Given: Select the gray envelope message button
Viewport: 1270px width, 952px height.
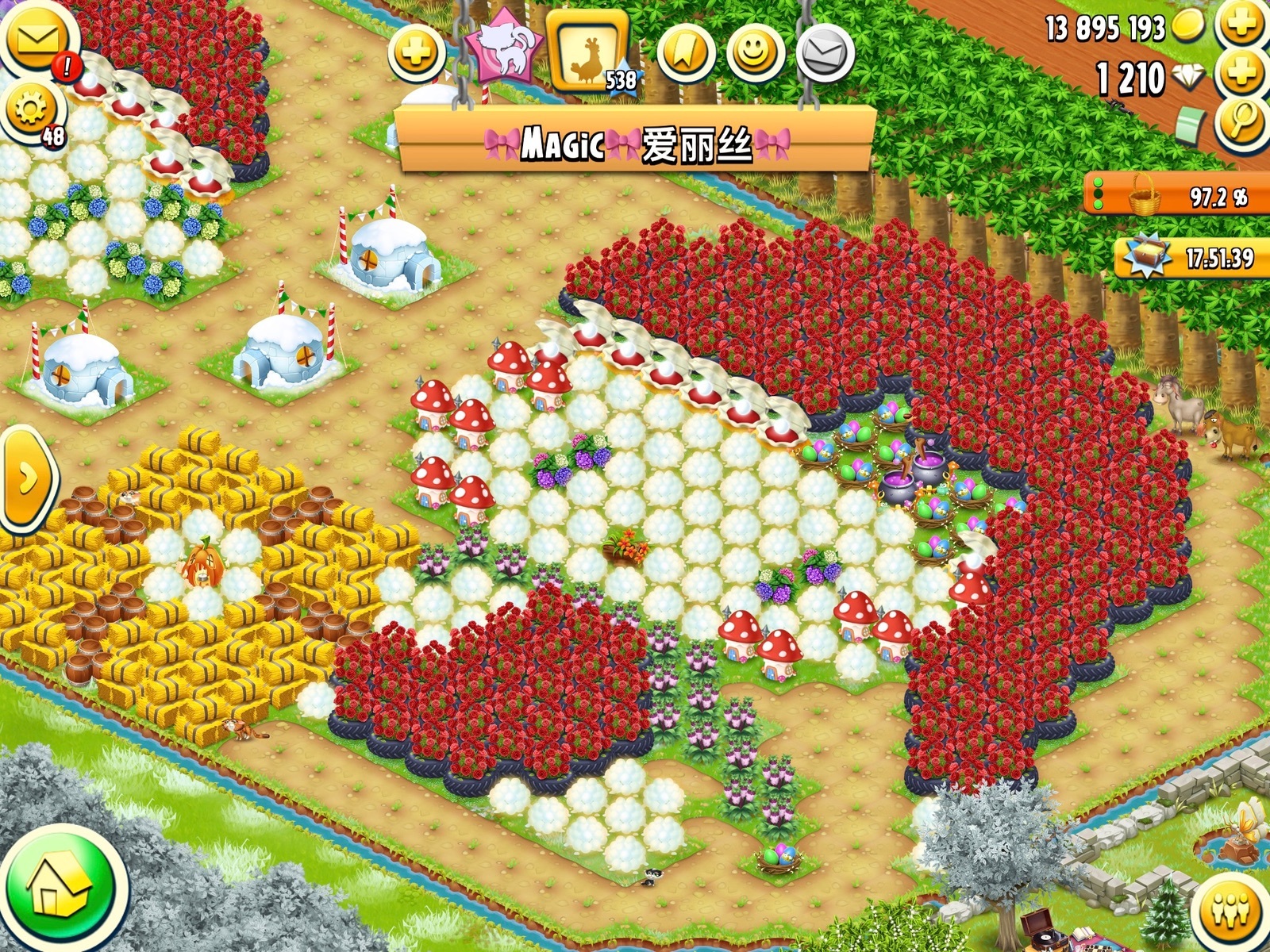Looking at the screenshot, I should [x=825, y=54].
